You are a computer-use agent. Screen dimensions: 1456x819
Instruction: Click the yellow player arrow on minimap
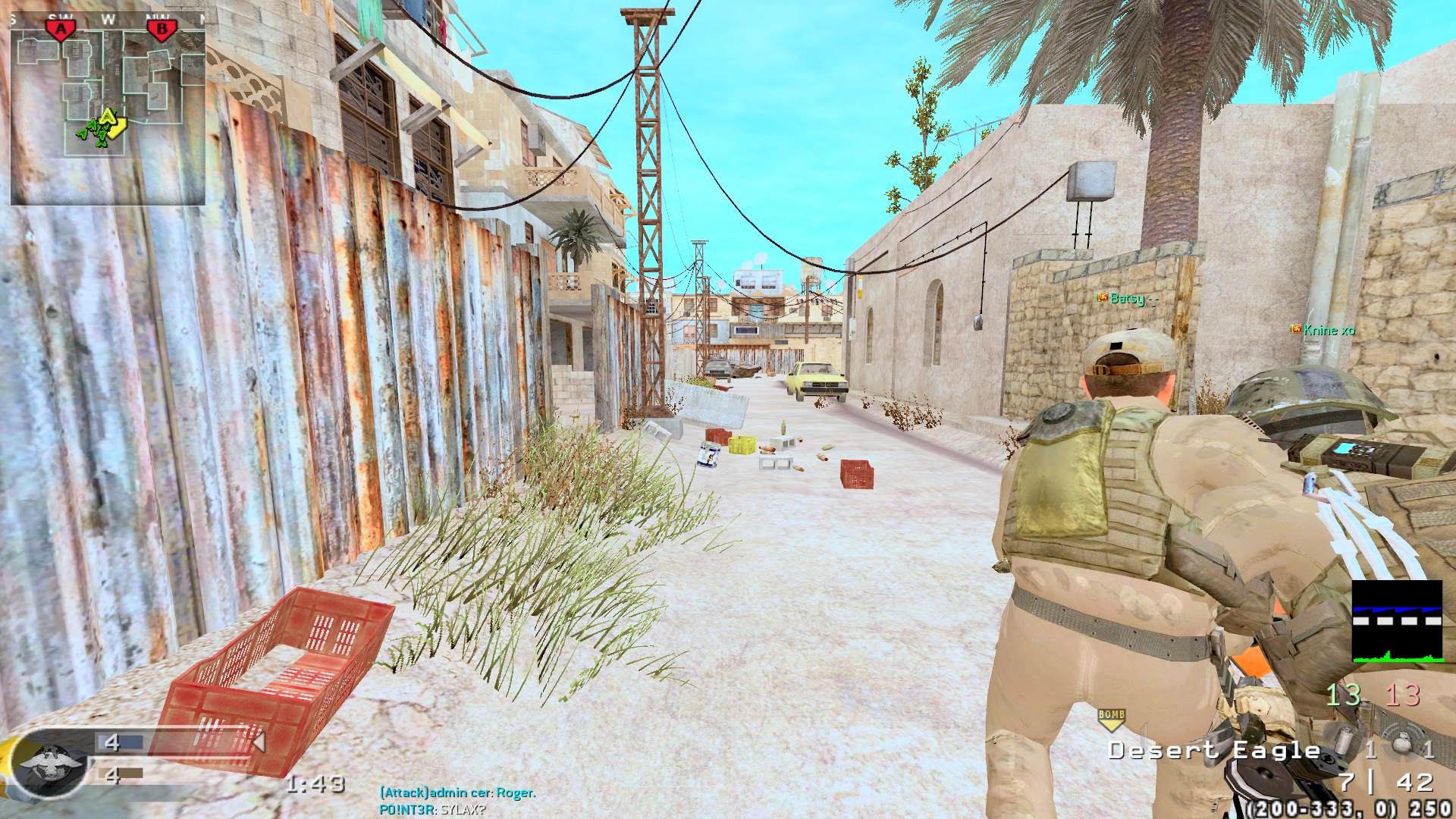point(110,119)
